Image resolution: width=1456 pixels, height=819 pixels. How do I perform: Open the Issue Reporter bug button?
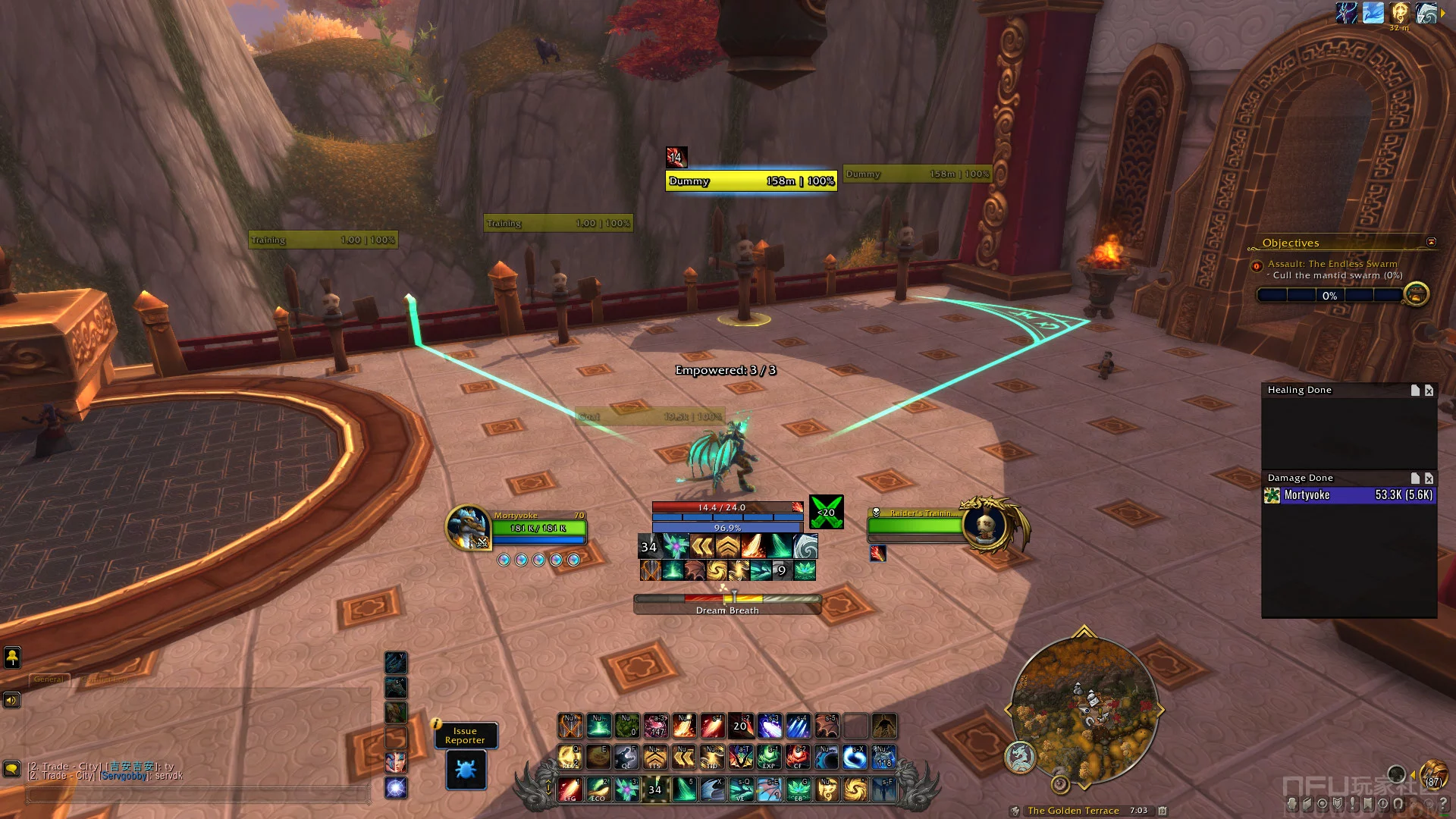point(466,769)
